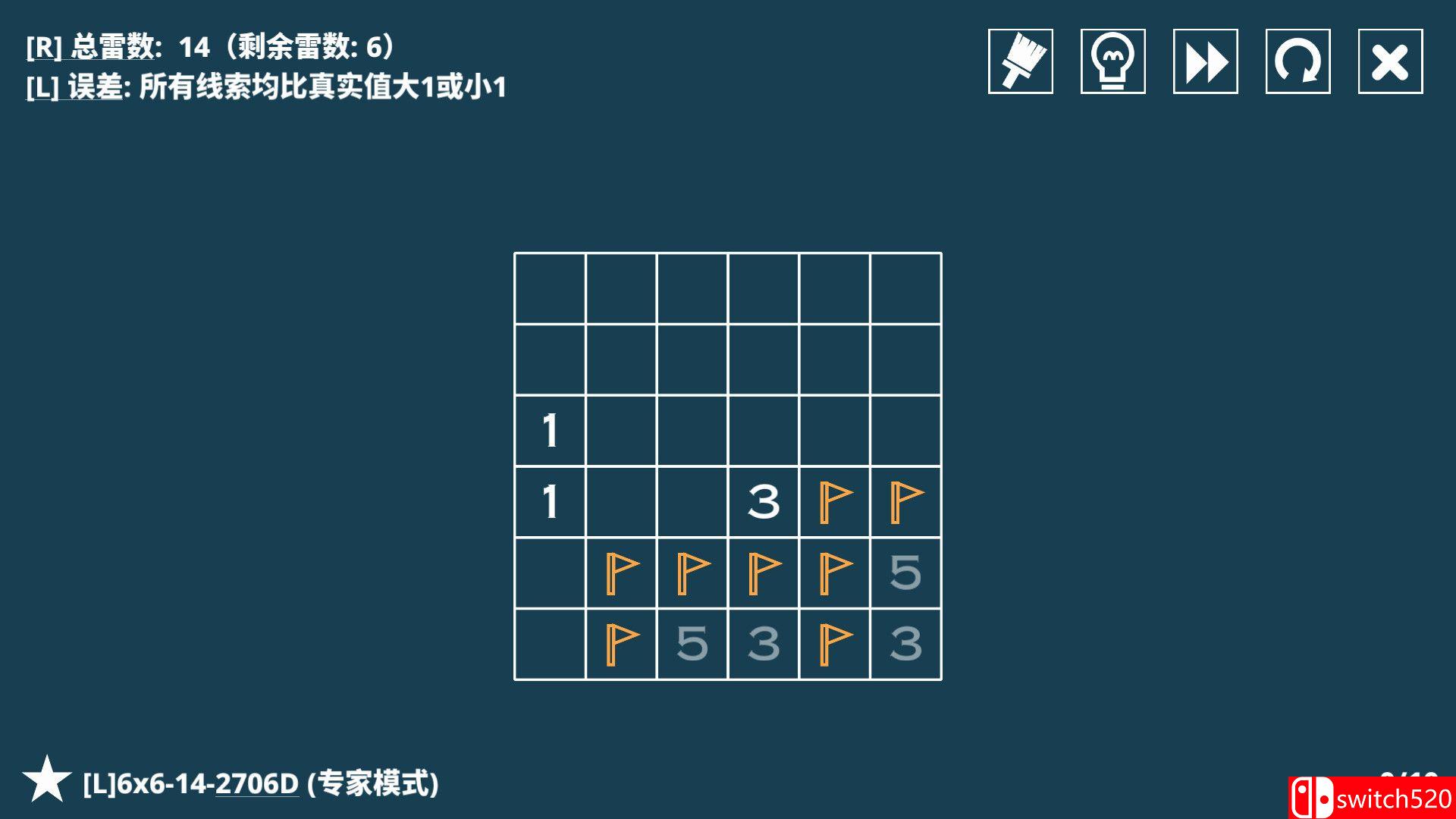Toggle the flag in the top-right grid corner area
The image size is (1456, 819).
[x=908, y=500]
